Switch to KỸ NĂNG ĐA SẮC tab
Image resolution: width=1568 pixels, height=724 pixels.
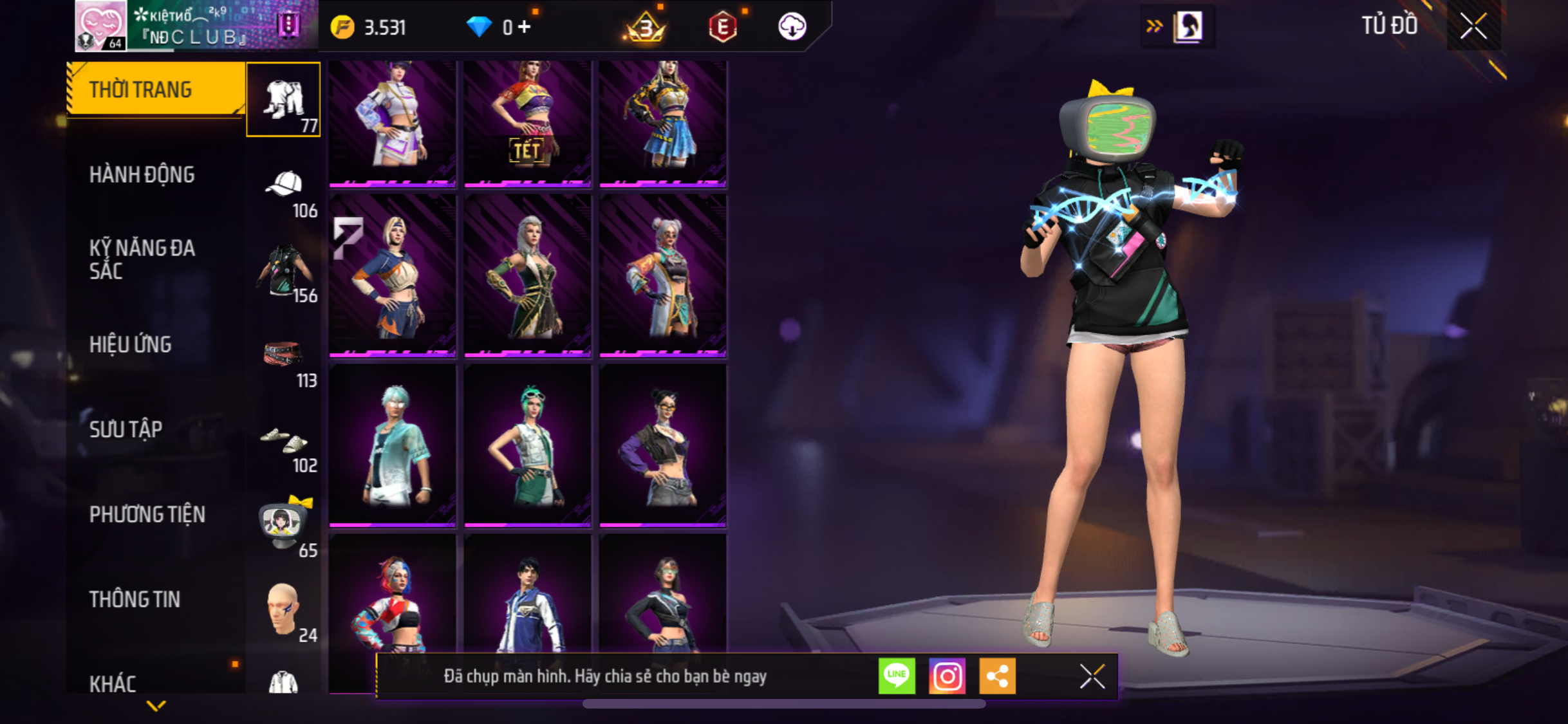point(142,259)
